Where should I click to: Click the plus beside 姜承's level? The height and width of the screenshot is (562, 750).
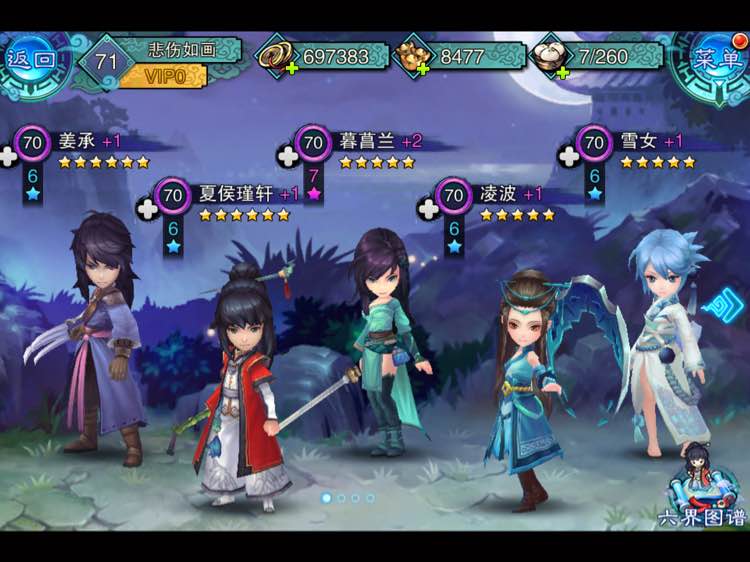point(9,156)
